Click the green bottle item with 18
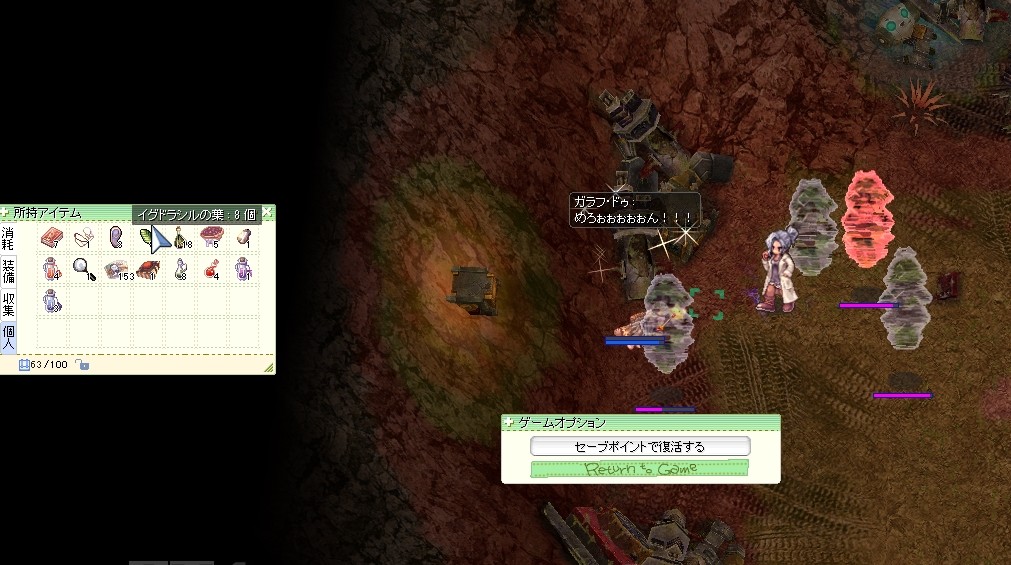Screen dimensions: 1011x565 (x=181, y=238)
